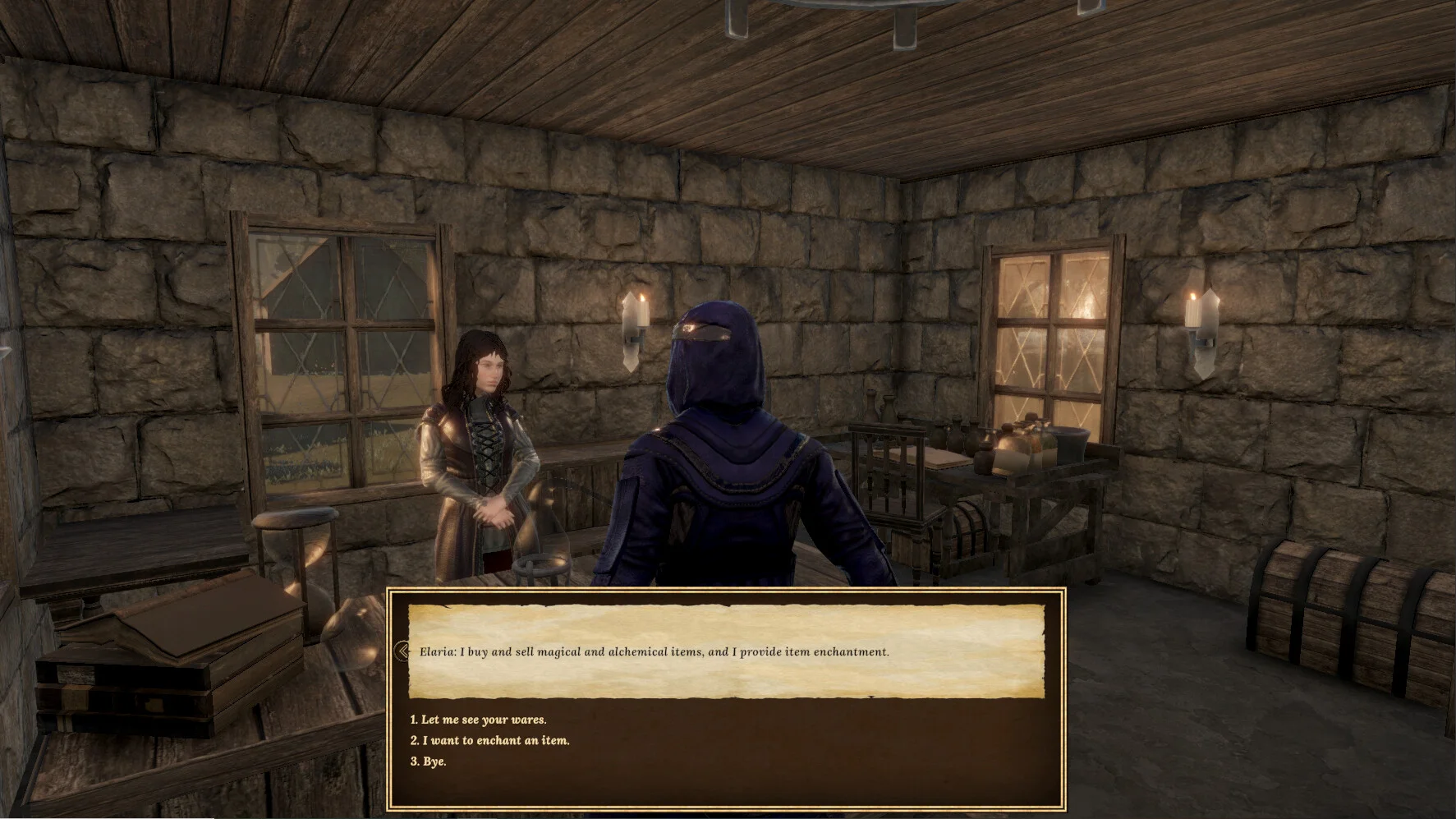Choose "Let me see your wares" reply

coord(478,720)
